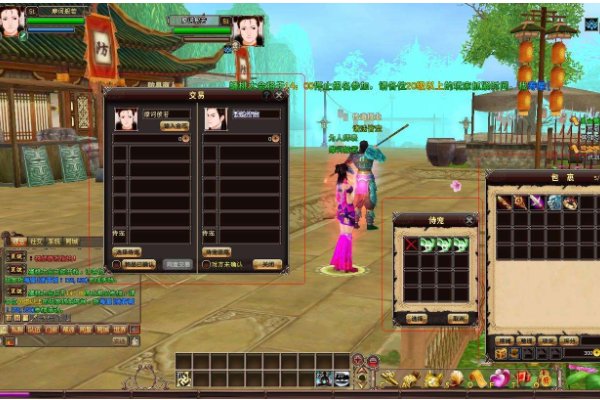This screenshot has height=400, width=600.
Task: Select the ring item in the bag
Action: tap(570, 202)
